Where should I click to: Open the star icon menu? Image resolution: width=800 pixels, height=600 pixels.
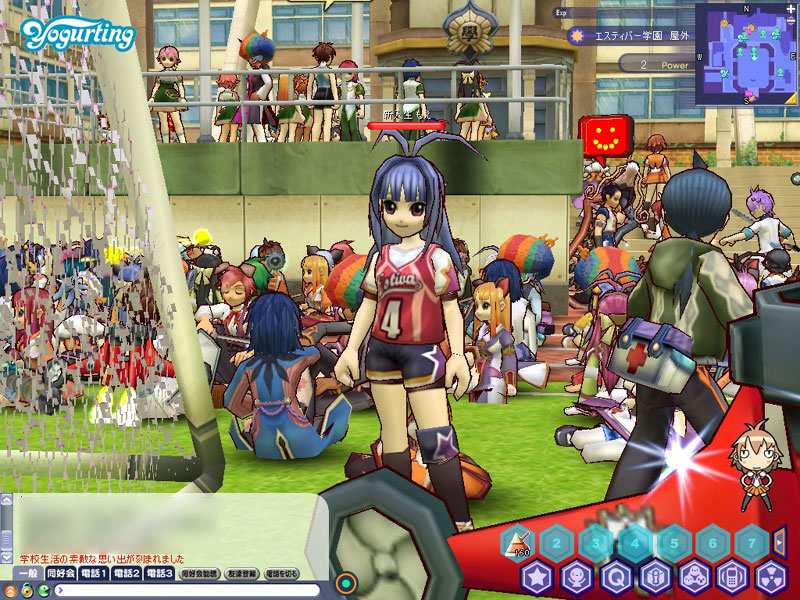(x=538, y=577)
